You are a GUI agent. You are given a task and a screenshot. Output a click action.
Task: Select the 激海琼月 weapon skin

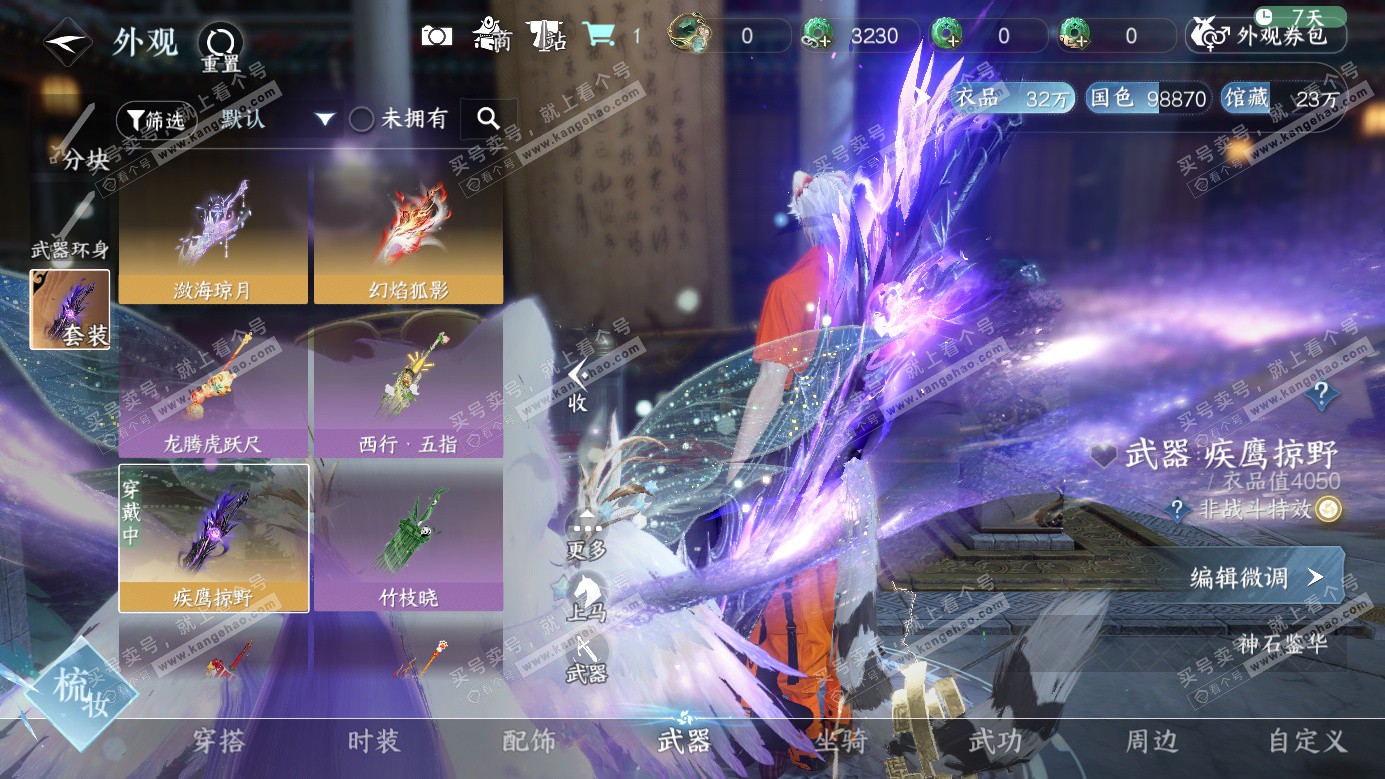212,234
